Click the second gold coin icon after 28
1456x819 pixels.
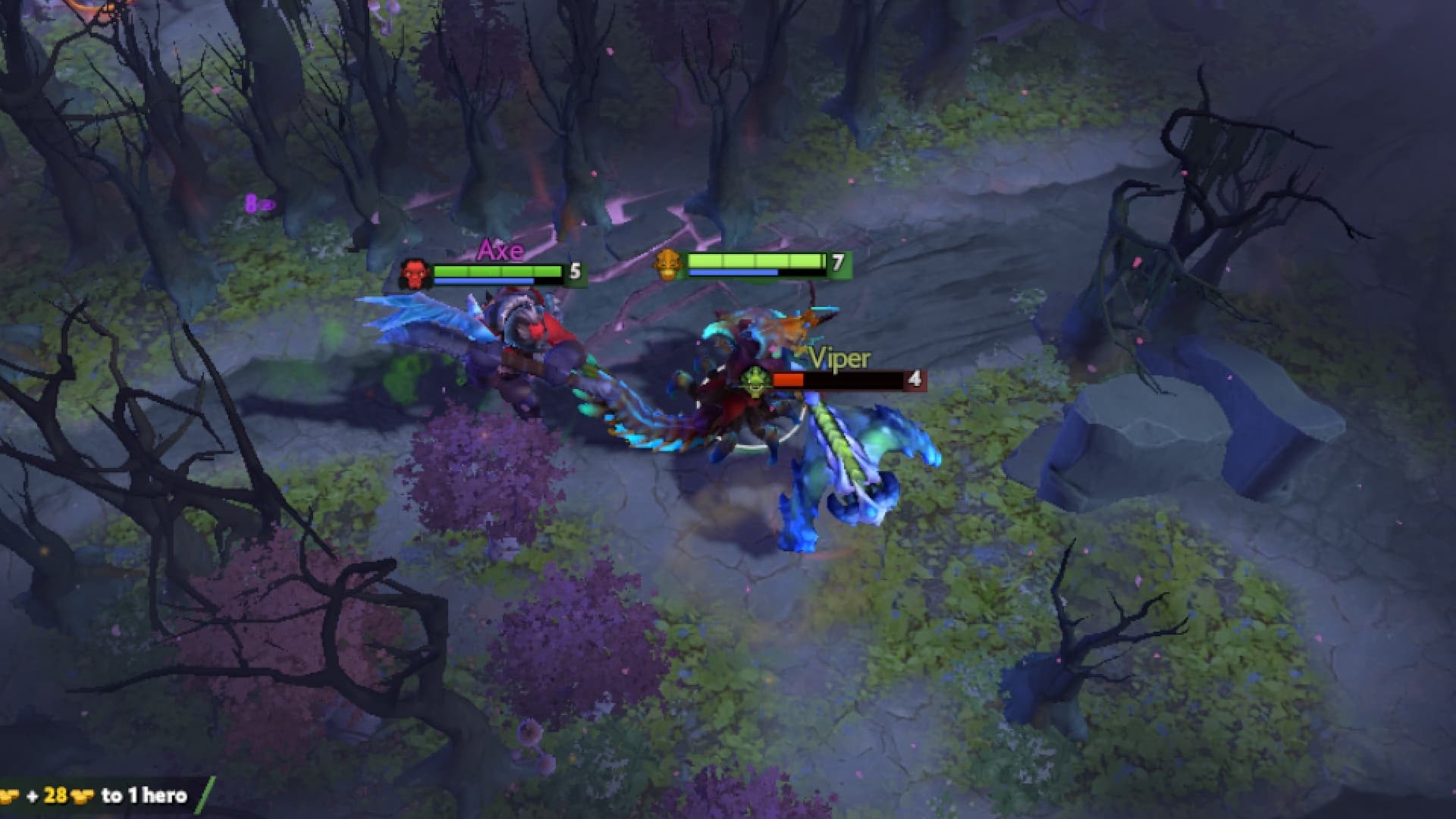coord(80,796)
